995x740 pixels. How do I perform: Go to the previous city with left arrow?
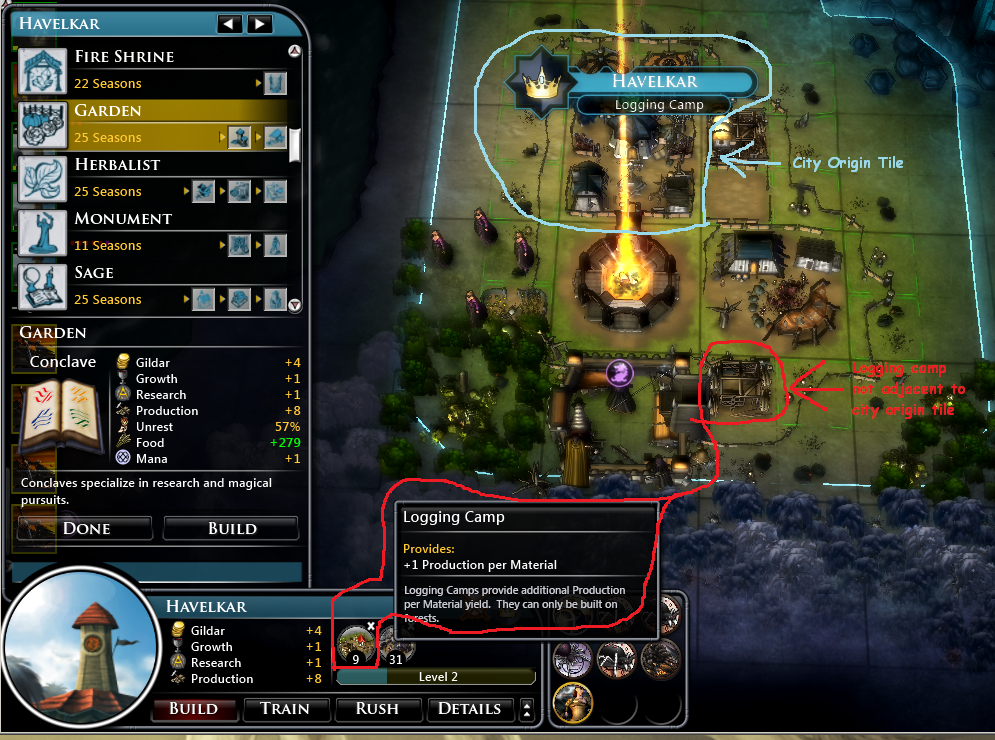click(230, 23)
